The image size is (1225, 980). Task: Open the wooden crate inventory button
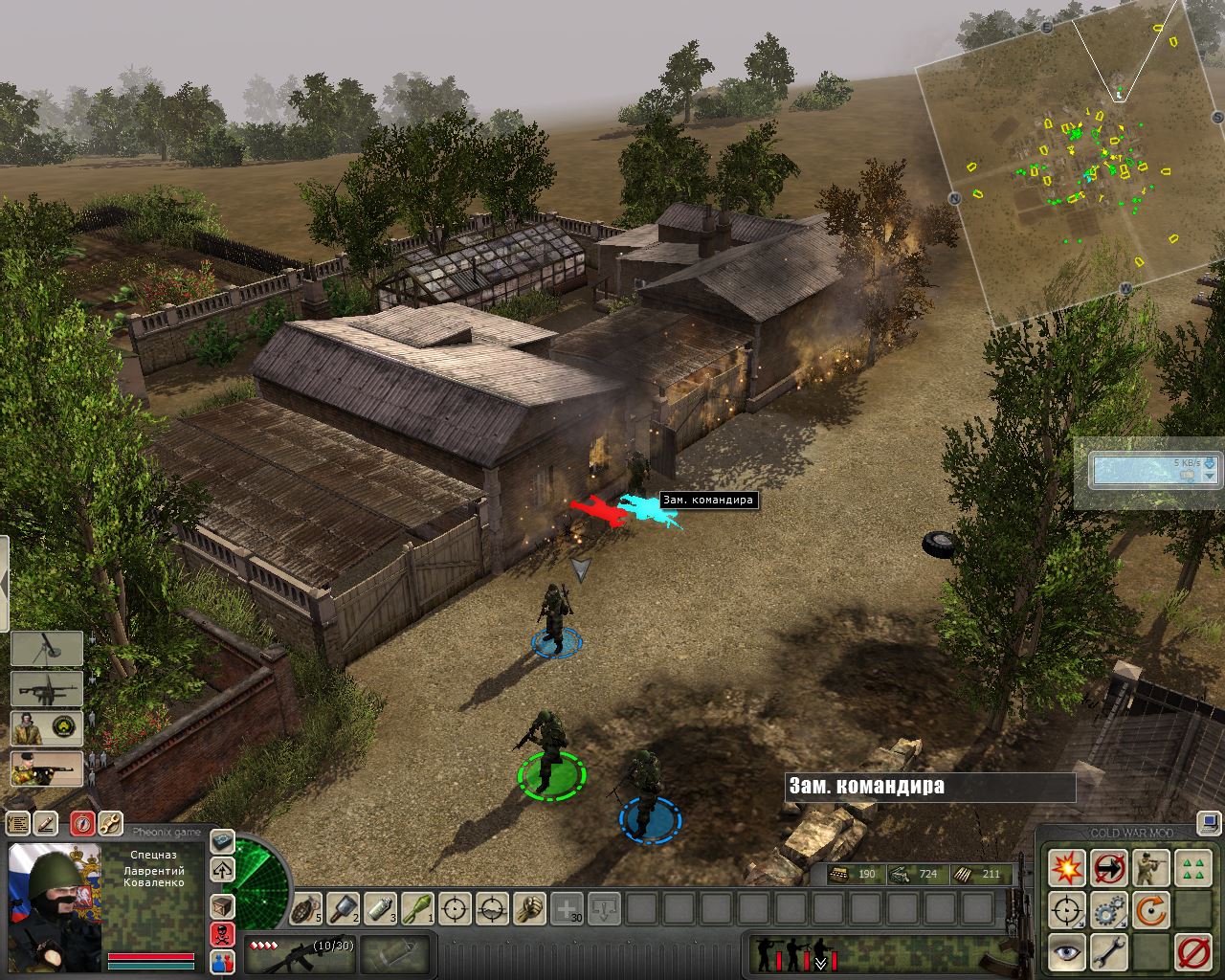tap(222, 905)
